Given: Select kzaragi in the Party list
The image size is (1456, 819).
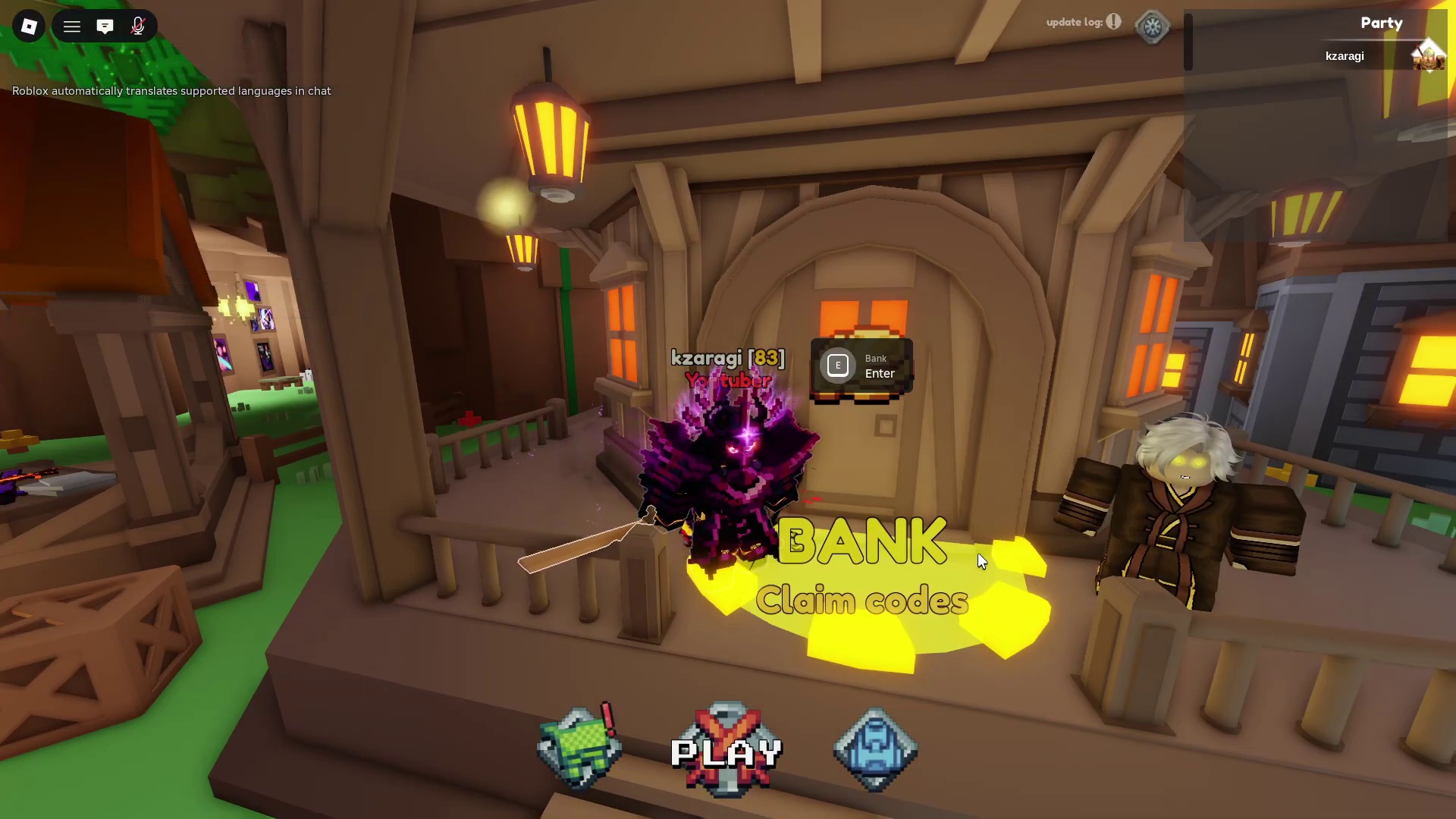Looking at the screenshot, I should pos(1345,56).
